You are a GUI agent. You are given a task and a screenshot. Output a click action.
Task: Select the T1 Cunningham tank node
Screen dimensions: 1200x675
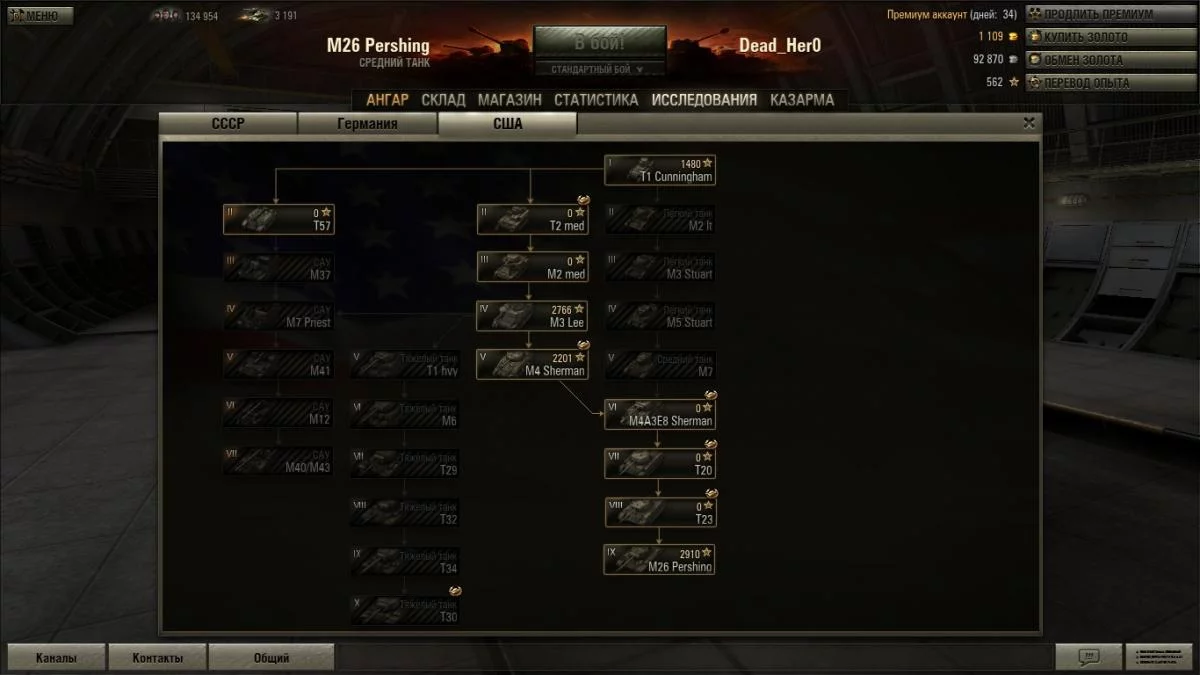click(x=660, y=170)
